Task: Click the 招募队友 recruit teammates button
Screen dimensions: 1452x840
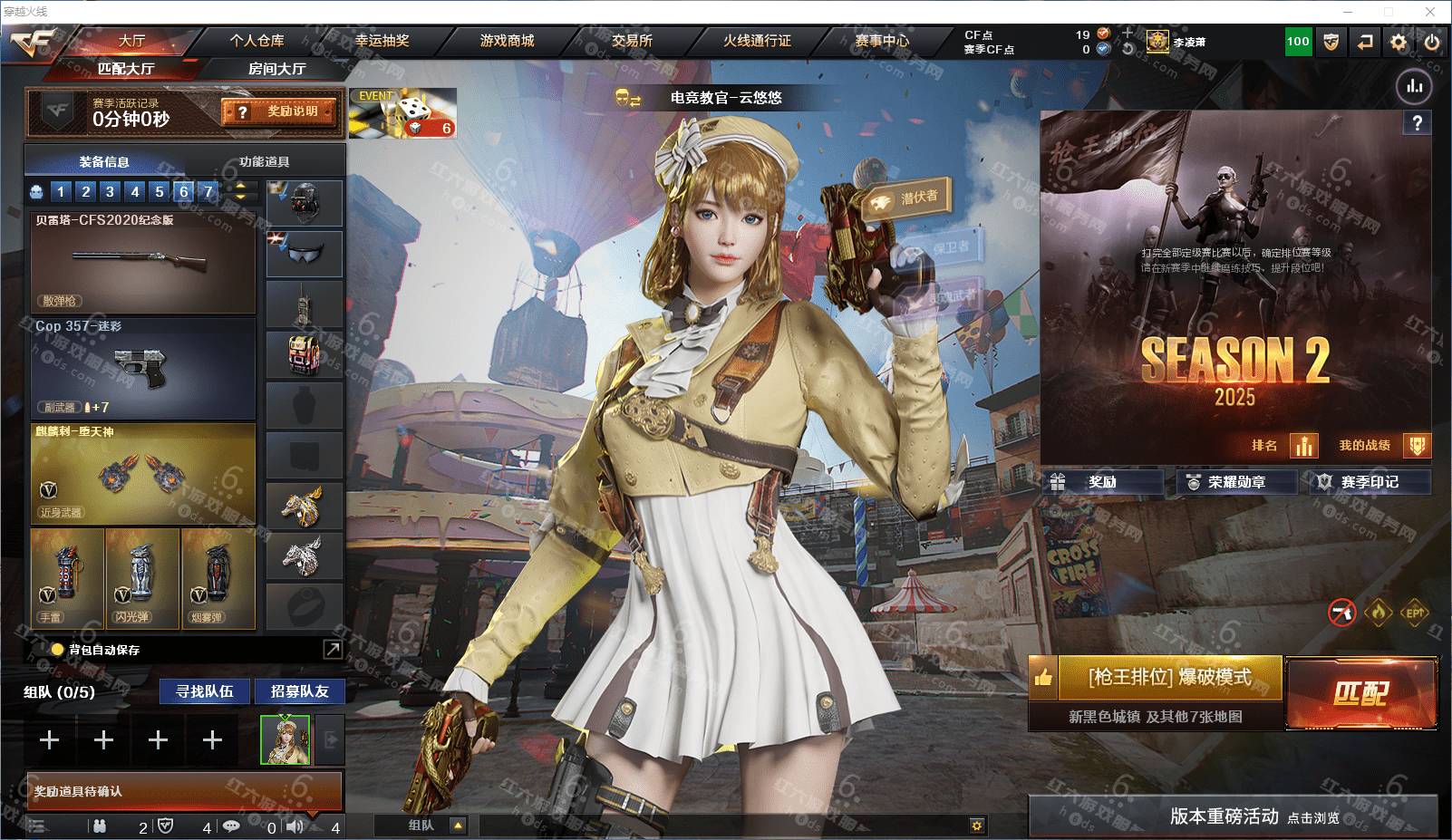Action: [299, 691]
